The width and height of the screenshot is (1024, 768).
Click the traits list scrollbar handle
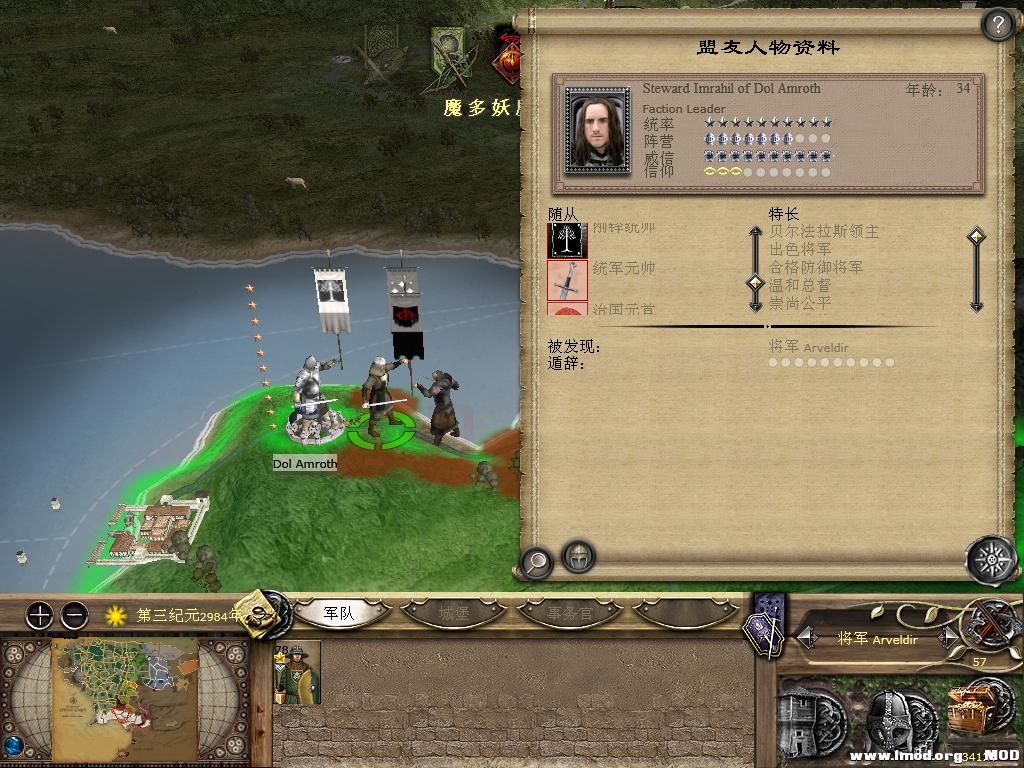(976, 237)
